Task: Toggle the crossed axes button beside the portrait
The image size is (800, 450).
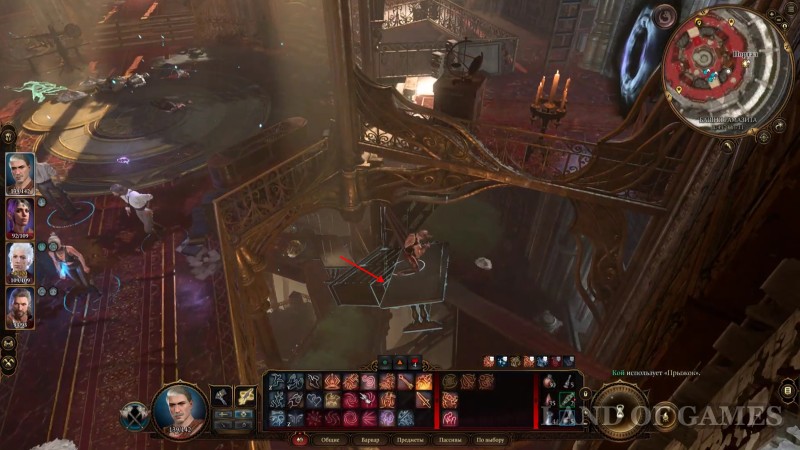Action: (137, 415)
